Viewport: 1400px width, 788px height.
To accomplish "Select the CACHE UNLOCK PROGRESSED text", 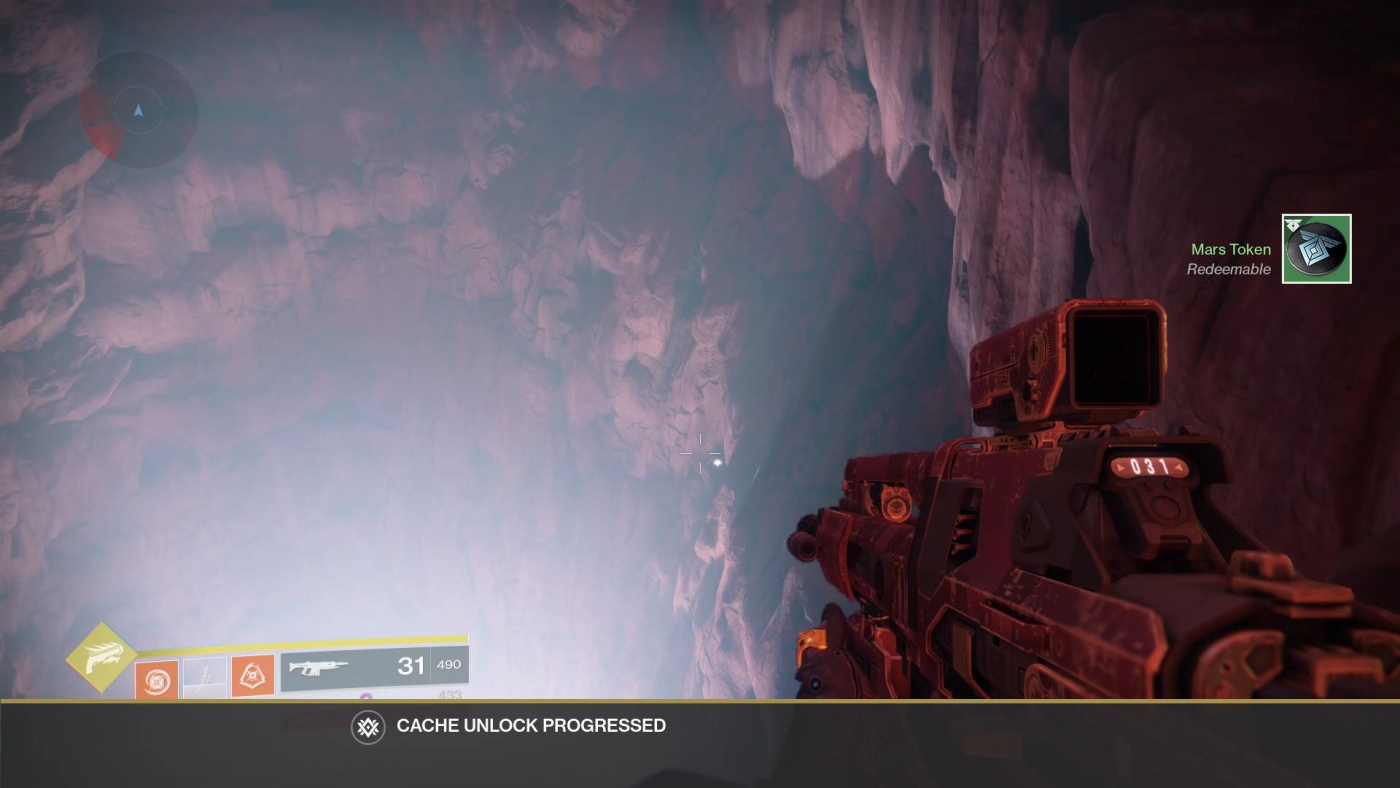I will coord(530,726).
